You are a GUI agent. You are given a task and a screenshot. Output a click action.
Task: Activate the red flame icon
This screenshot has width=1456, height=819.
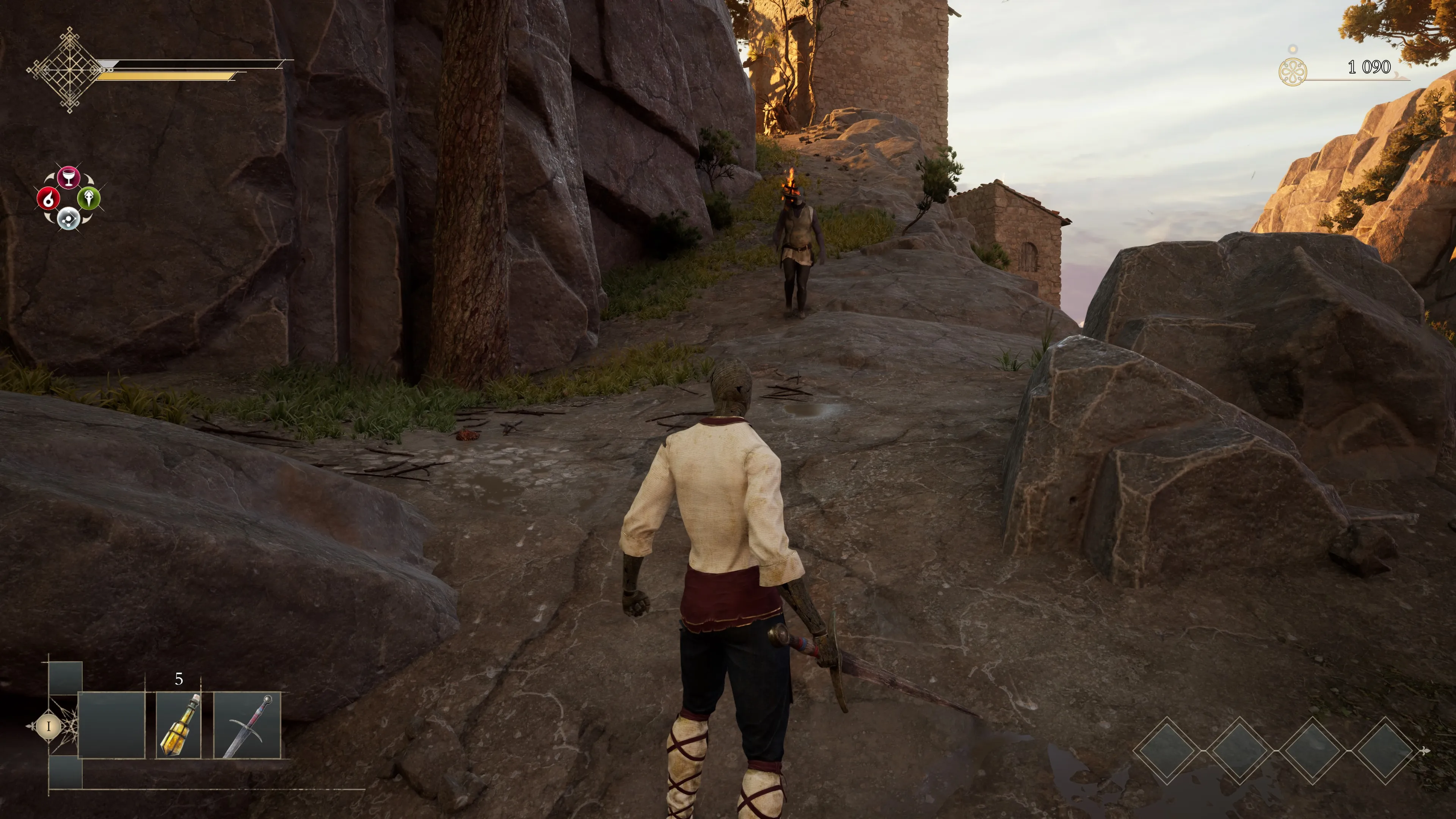point(48,198)
